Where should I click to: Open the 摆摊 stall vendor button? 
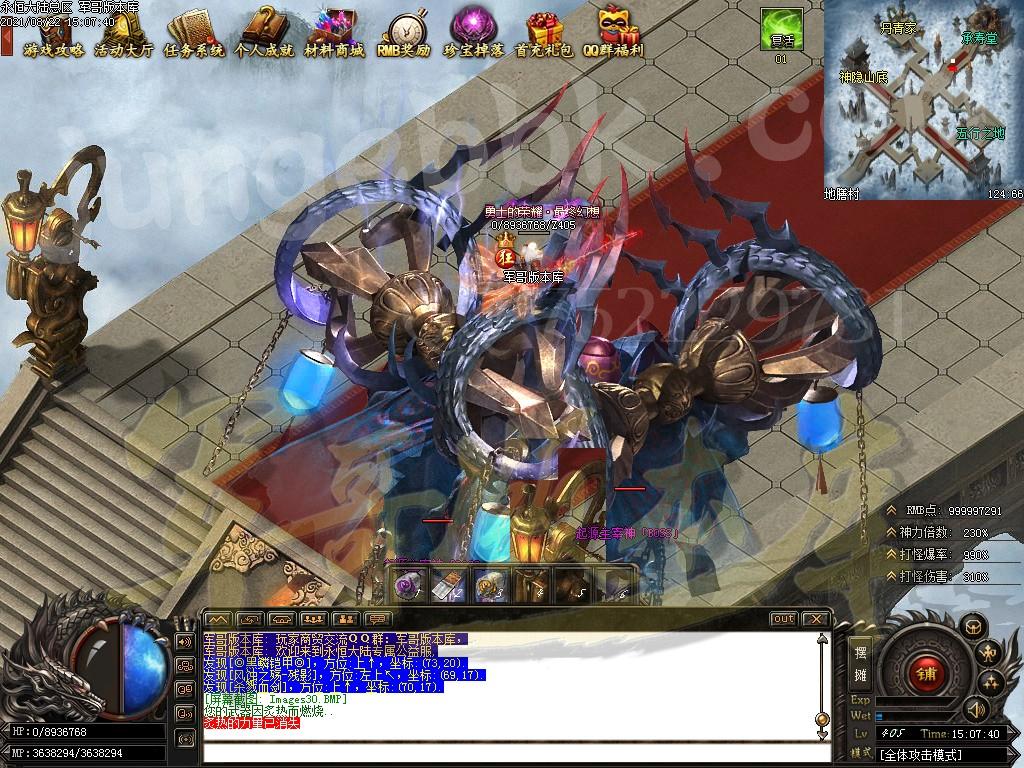pos(860,663)
